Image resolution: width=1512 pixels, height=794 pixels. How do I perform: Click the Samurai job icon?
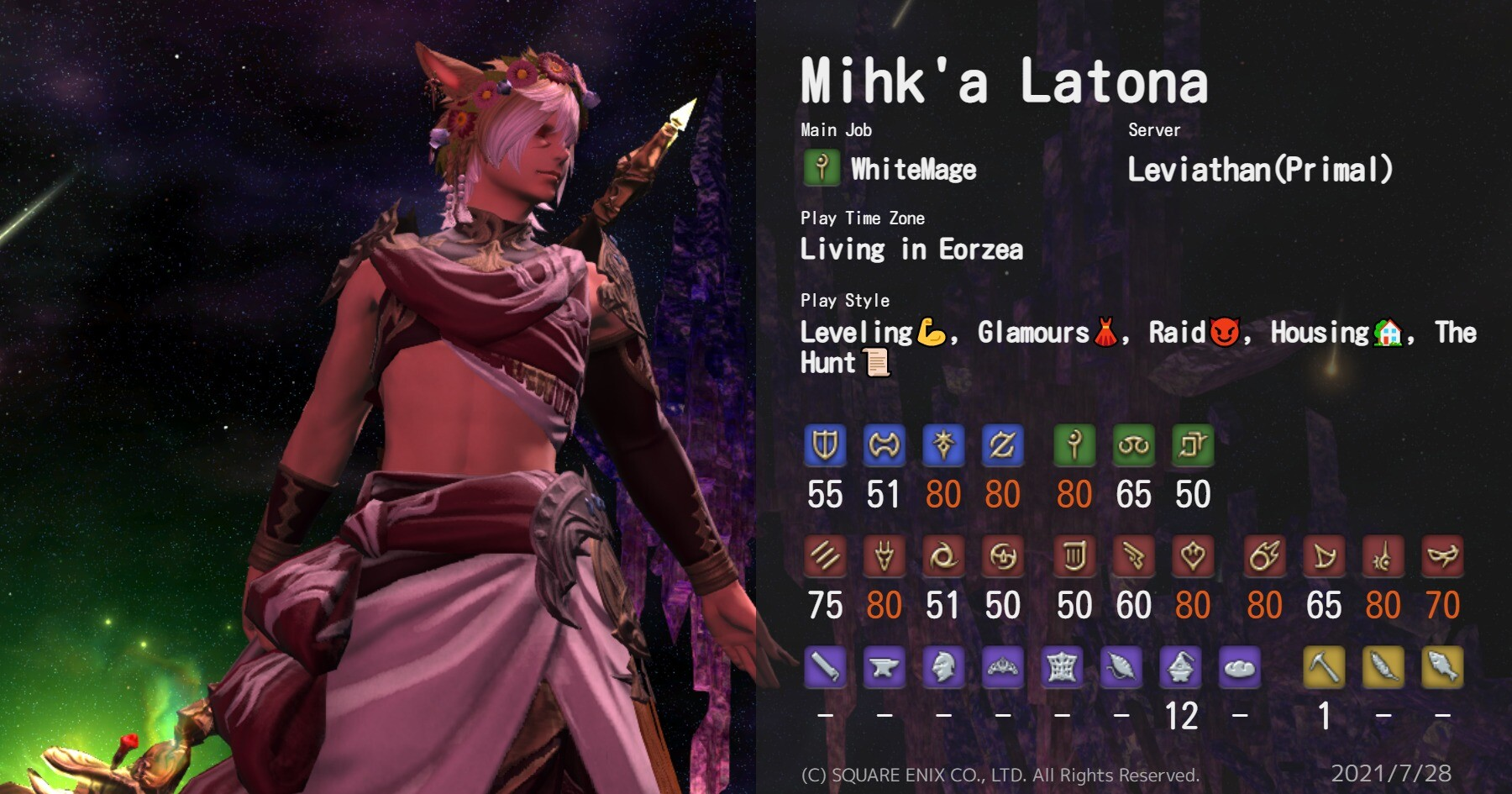point(1002,555)
